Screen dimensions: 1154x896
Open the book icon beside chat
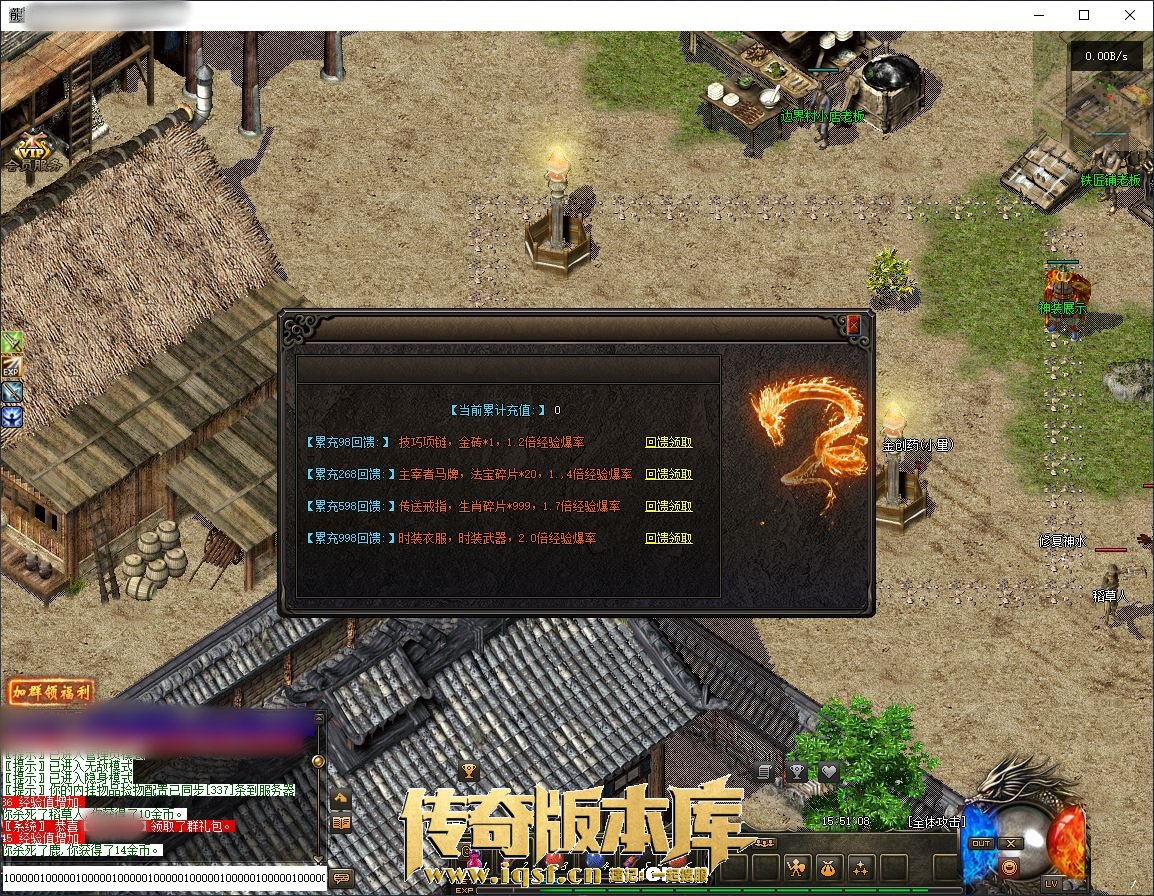(x=341, y=823)
